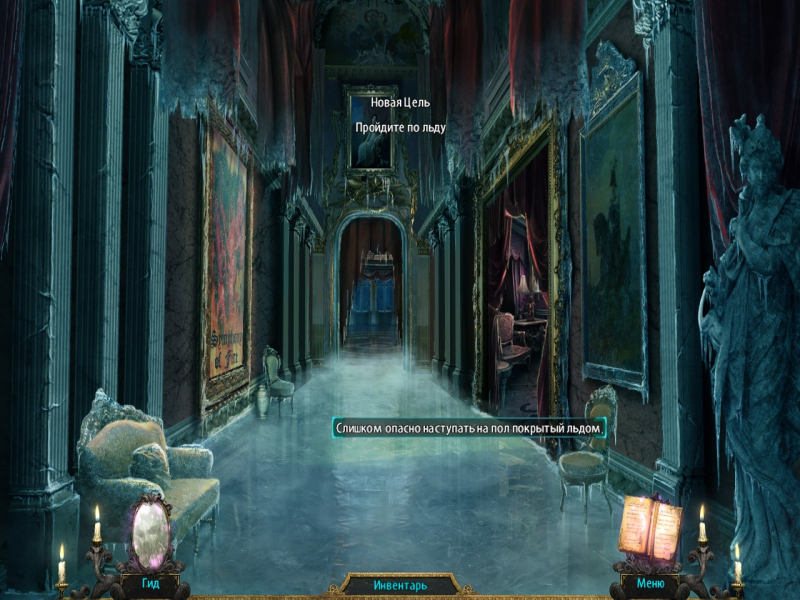Open the Меню button
This screenshot has width=800, height=600.
pos(649,582)
